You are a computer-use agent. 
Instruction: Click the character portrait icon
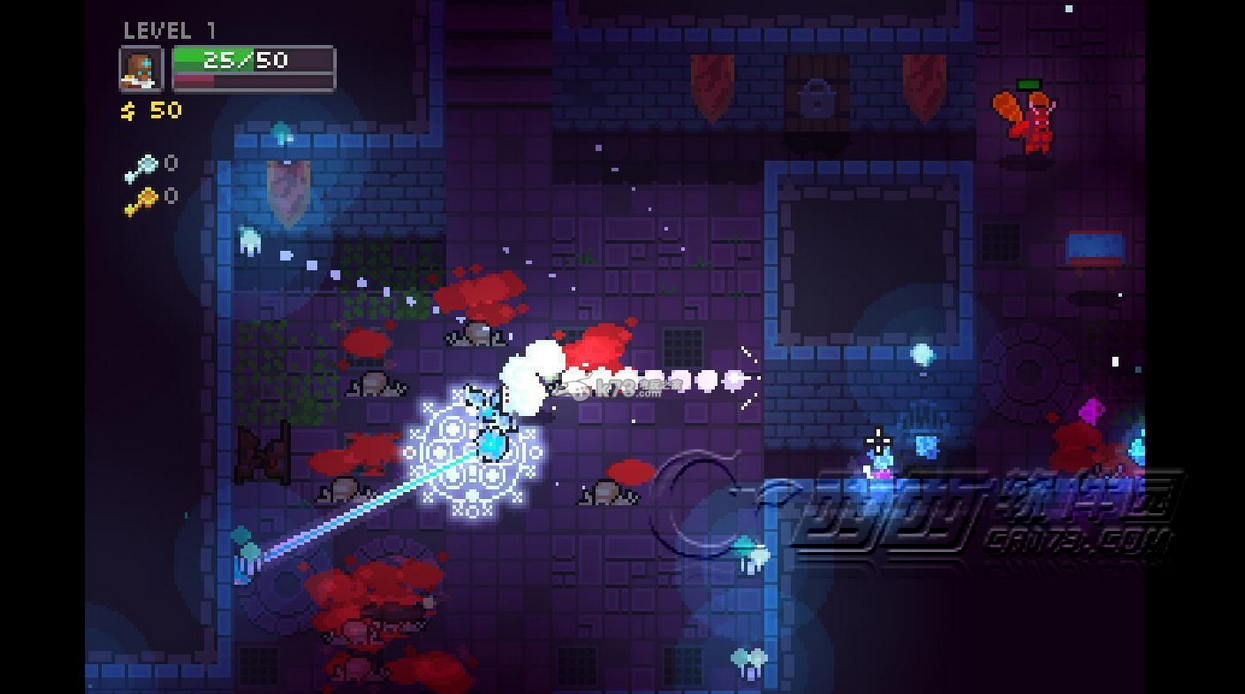tap(141, 69)
